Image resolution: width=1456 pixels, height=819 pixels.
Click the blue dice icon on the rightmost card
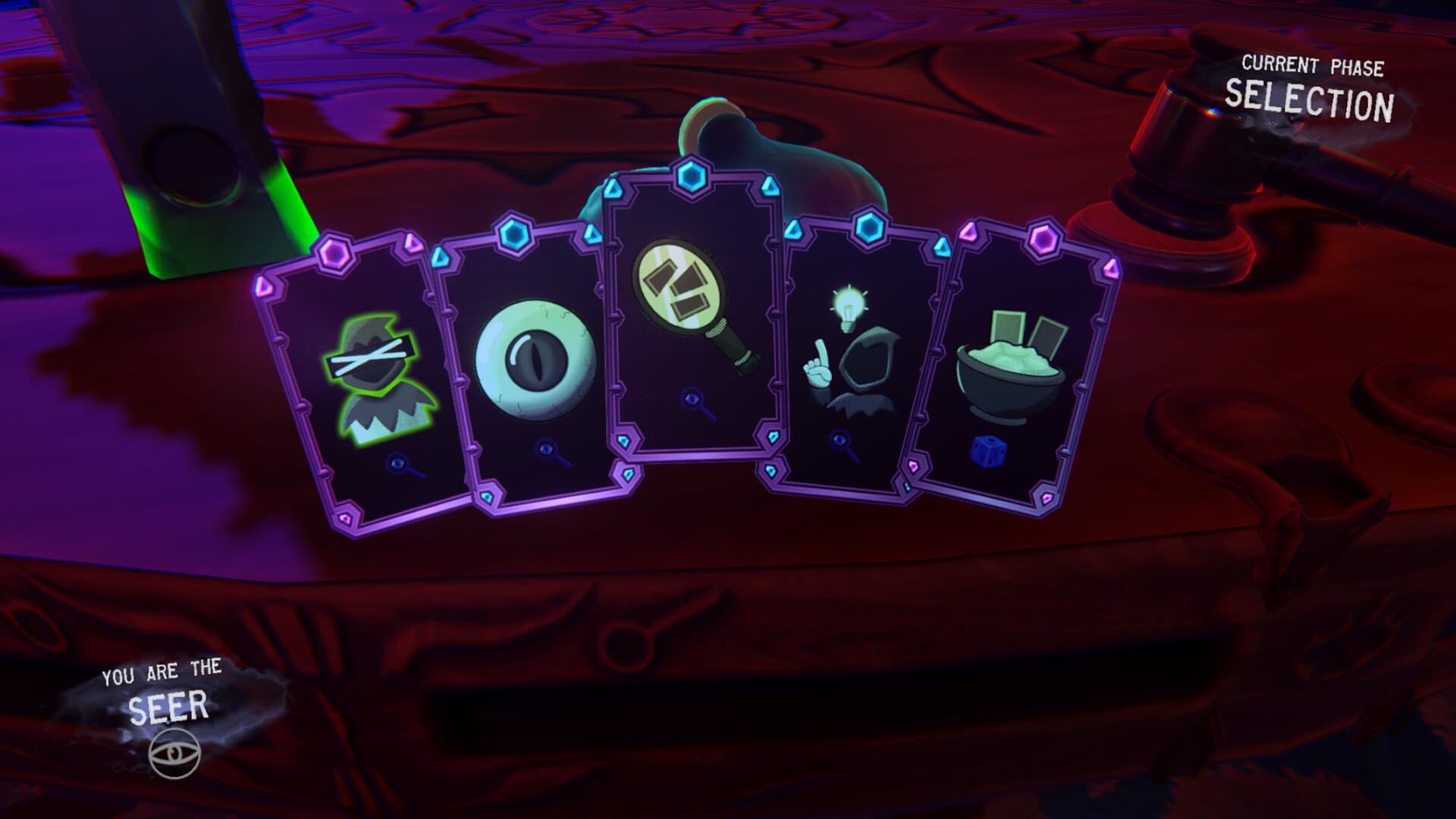(x=987, y=452)
